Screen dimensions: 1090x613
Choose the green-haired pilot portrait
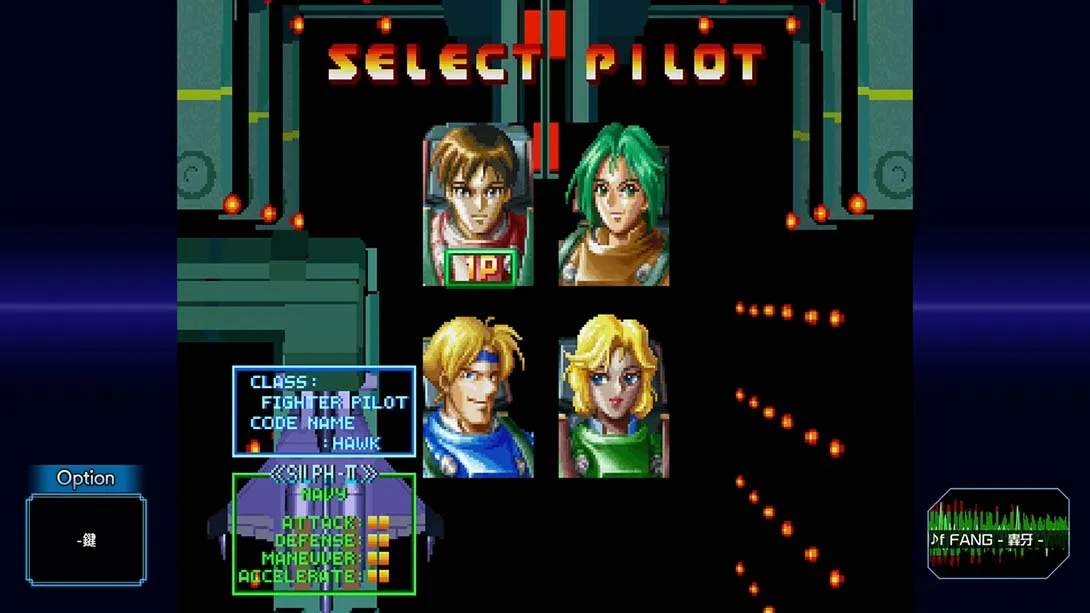tap(613, 206)
